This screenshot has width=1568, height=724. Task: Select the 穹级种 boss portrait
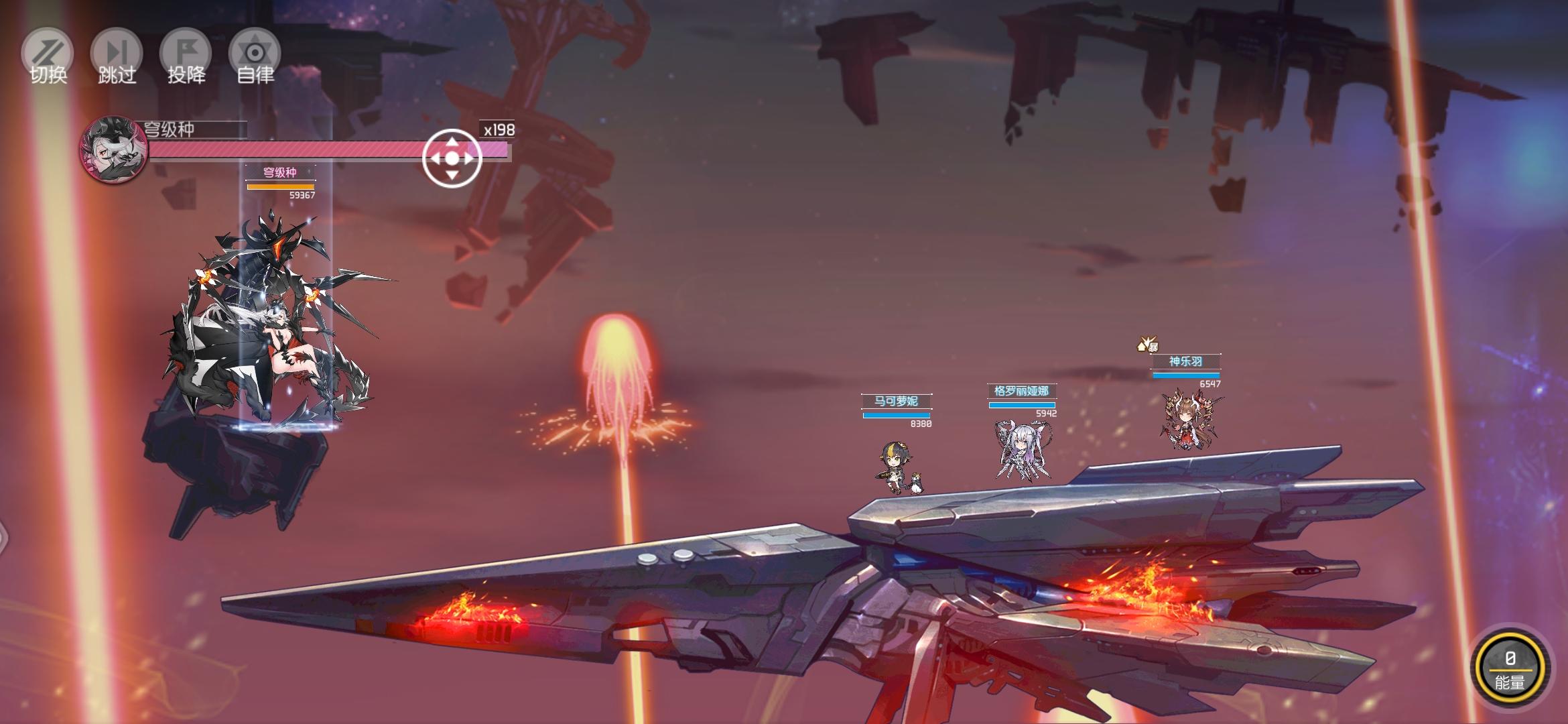click(113, 149)
